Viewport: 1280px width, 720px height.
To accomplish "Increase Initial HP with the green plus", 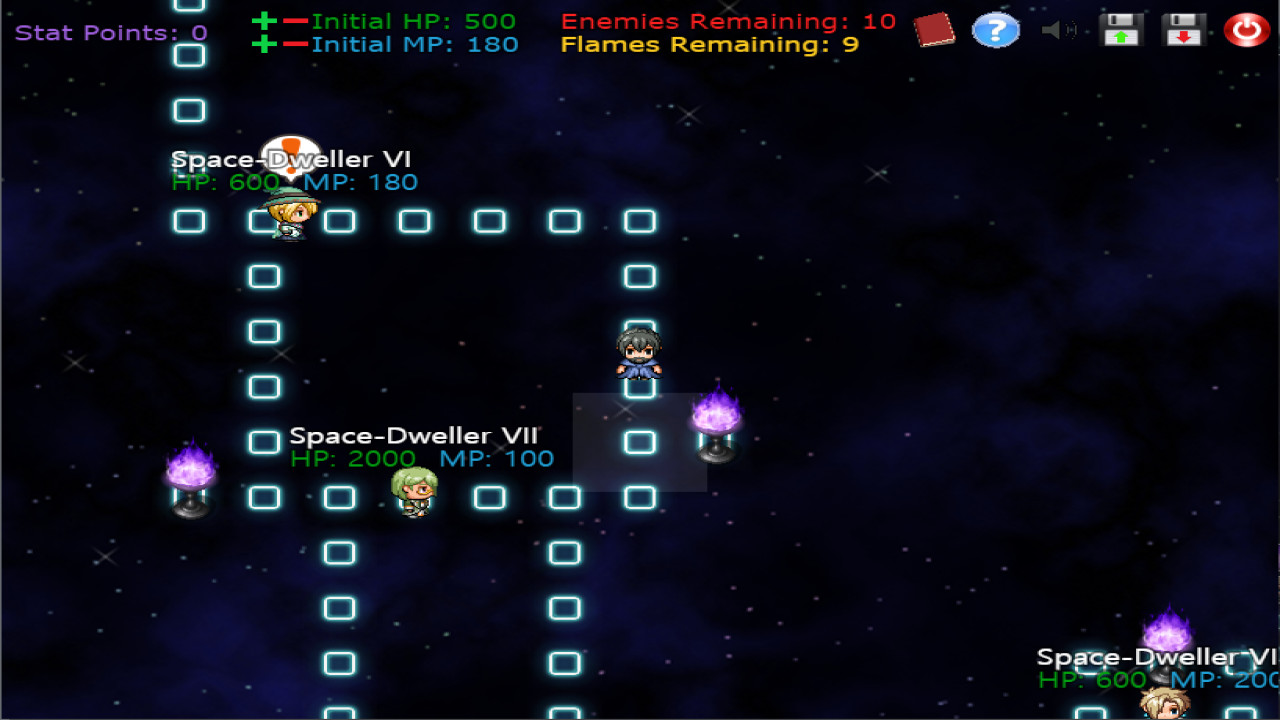I will (264, 20).
